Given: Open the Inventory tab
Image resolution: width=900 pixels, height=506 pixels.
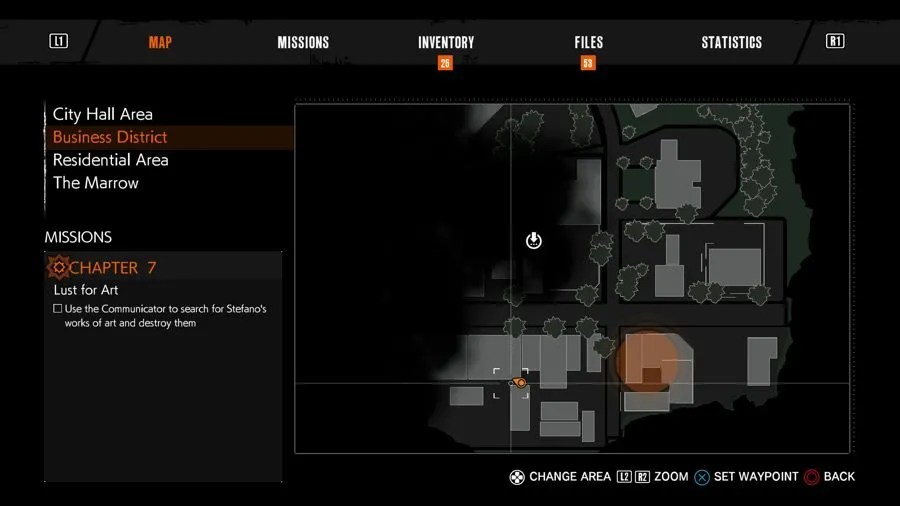Looking at the screenshot, I should coord(446,42).
